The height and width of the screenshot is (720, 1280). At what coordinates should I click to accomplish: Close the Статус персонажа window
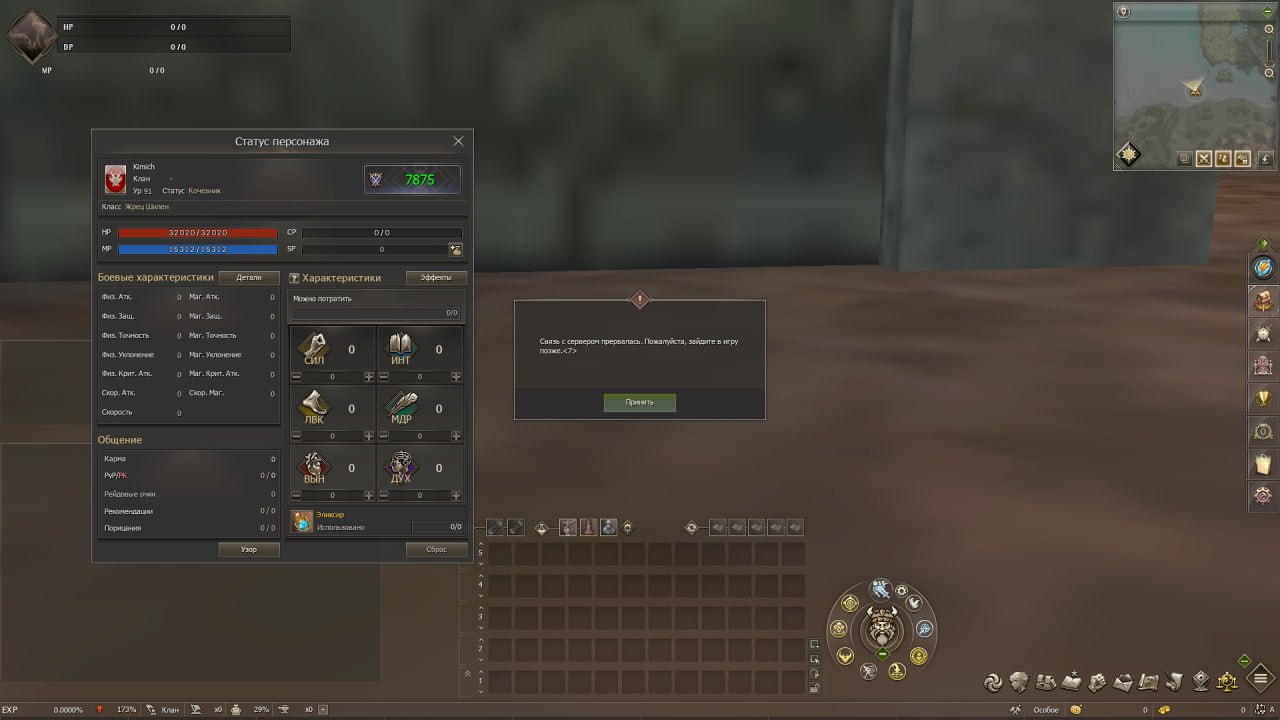(x=458, y=142)
